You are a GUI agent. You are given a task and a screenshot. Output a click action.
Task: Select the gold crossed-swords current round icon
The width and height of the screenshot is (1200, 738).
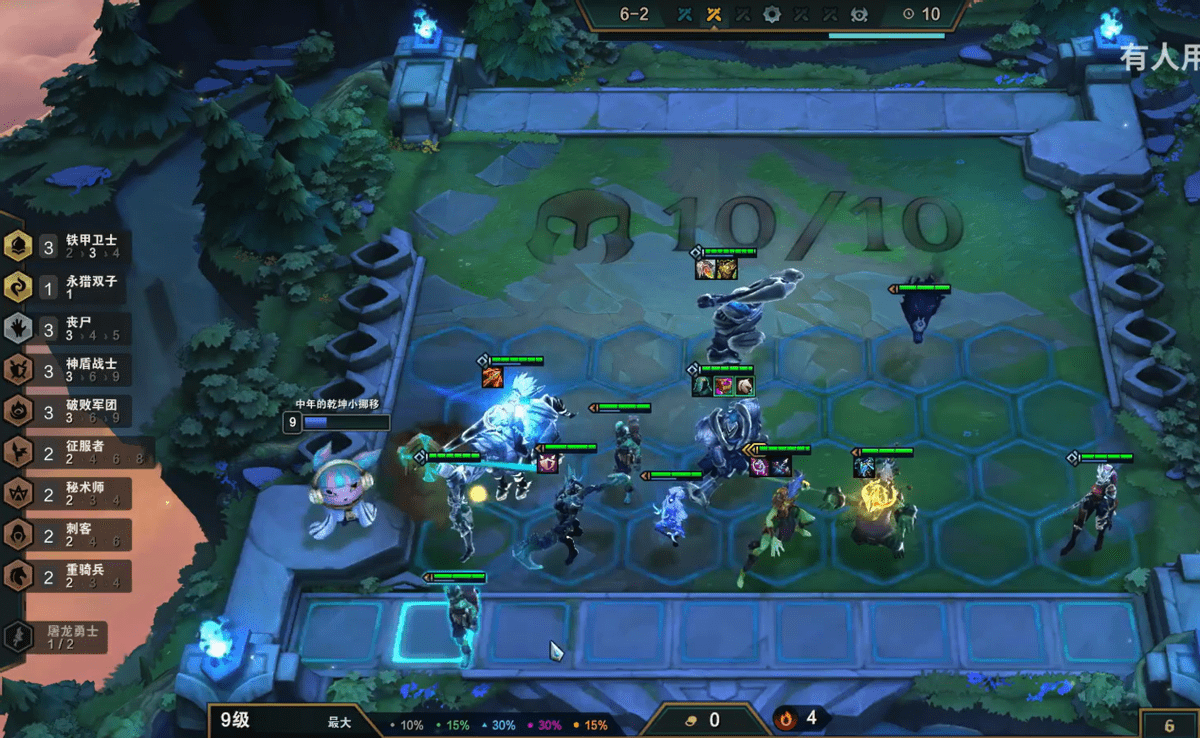click(714, 14)
